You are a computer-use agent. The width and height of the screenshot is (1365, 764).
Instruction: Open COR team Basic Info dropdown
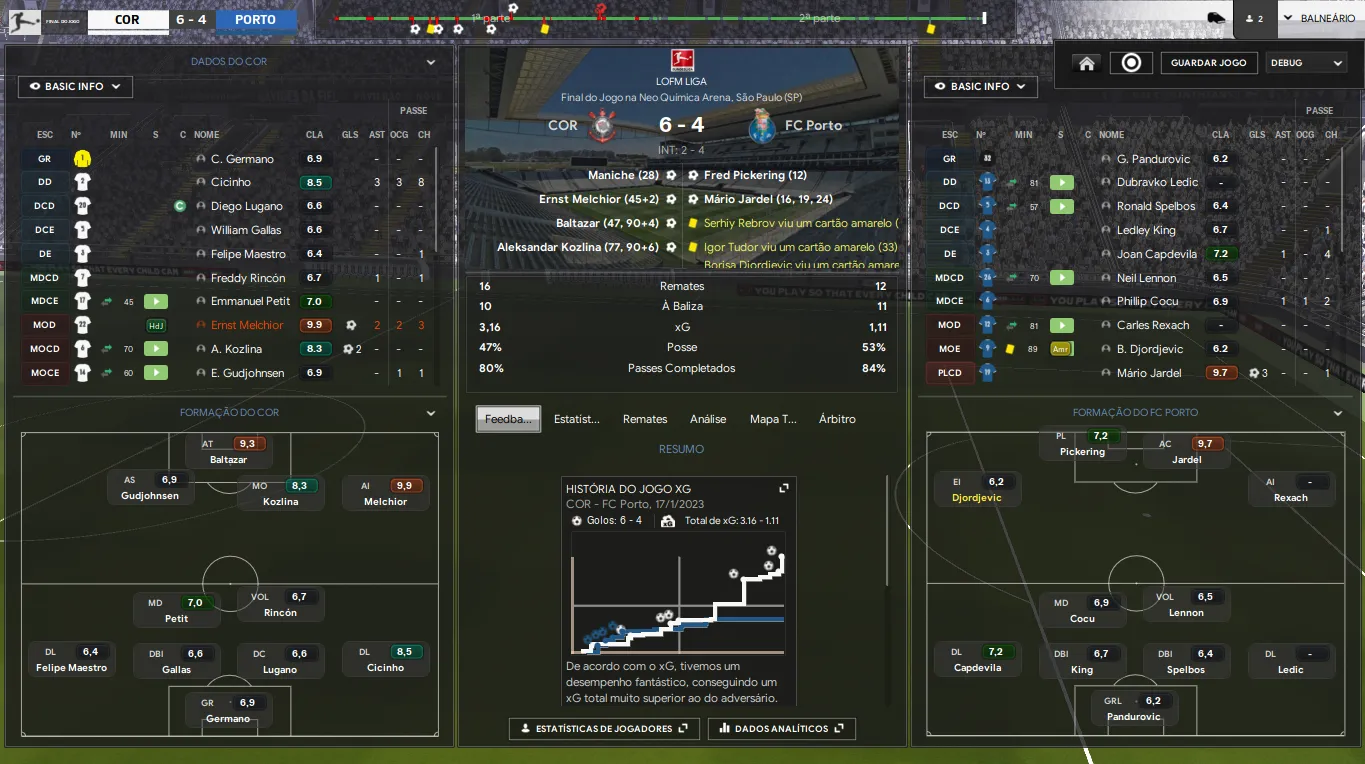pos(75,87)
